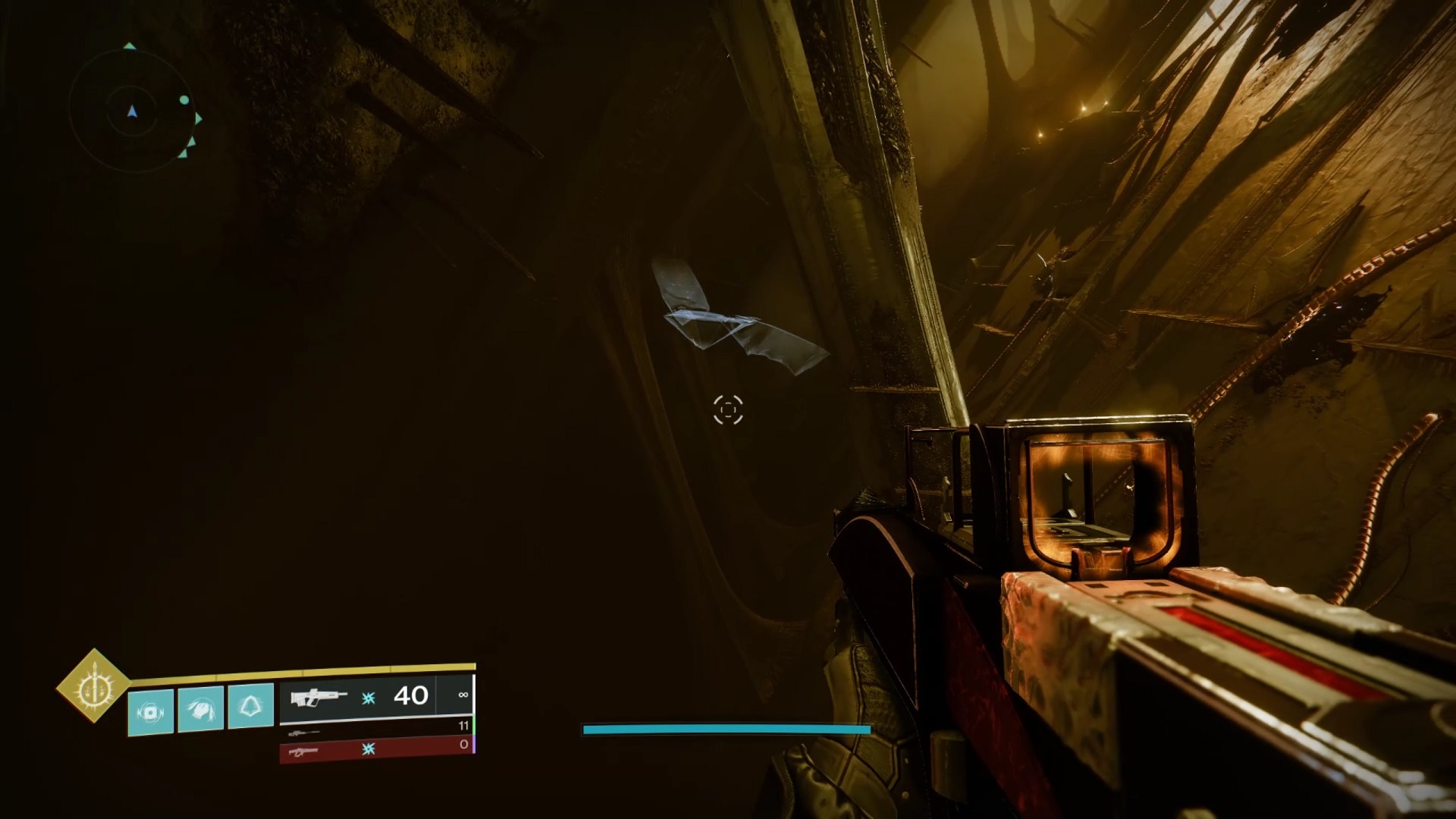1456x819 pixels.
Task: Trigger the fist melee ability icon
Action: click(x=201, y=709)
